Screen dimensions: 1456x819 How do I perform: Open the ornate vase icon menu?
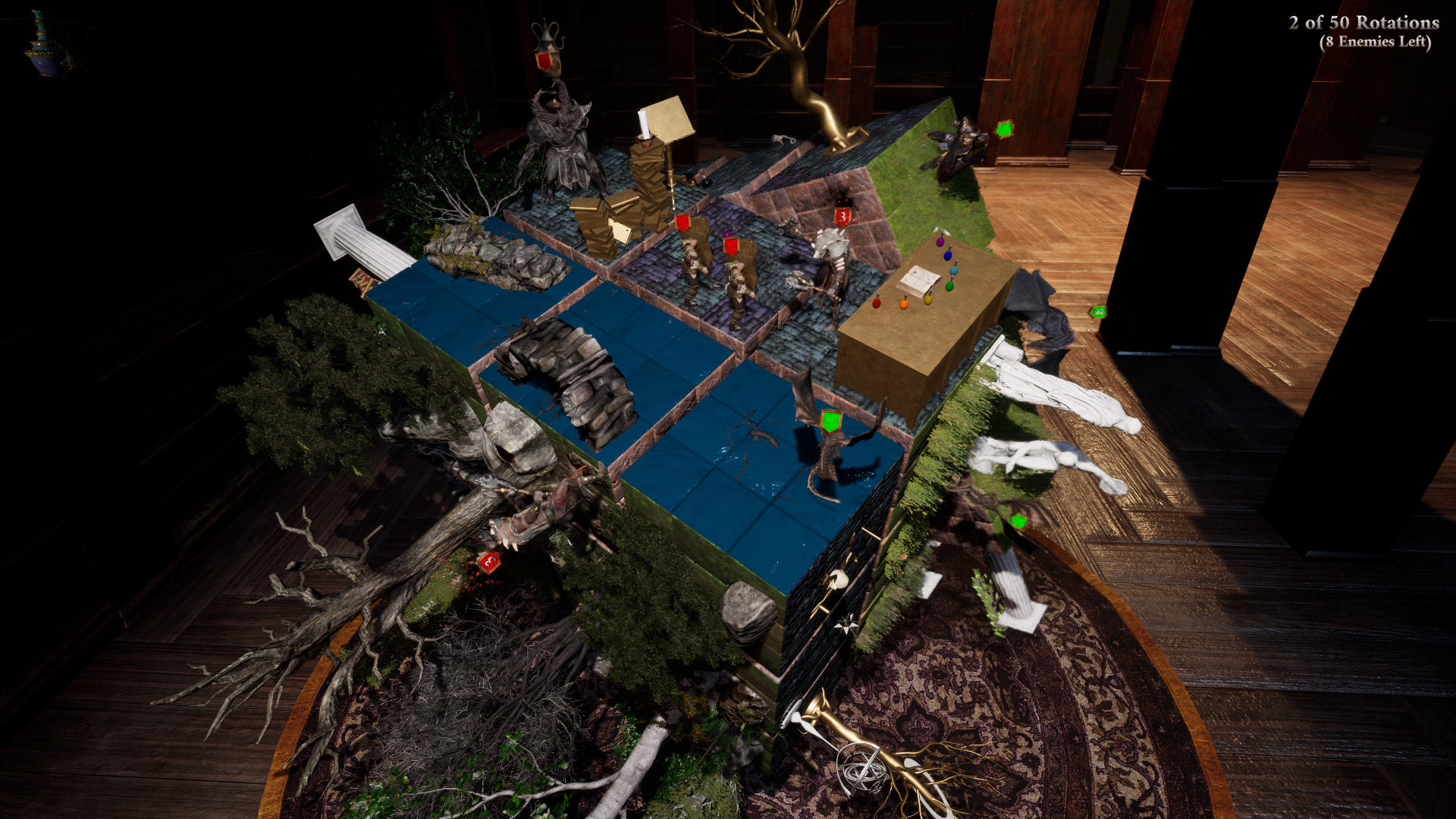click(x=45, y=44)
